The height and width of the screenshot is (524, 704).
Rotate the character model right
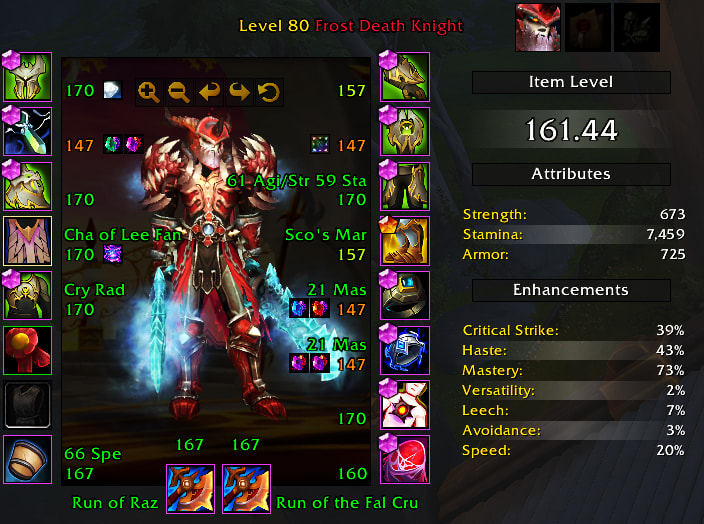(x=238, y=92)
